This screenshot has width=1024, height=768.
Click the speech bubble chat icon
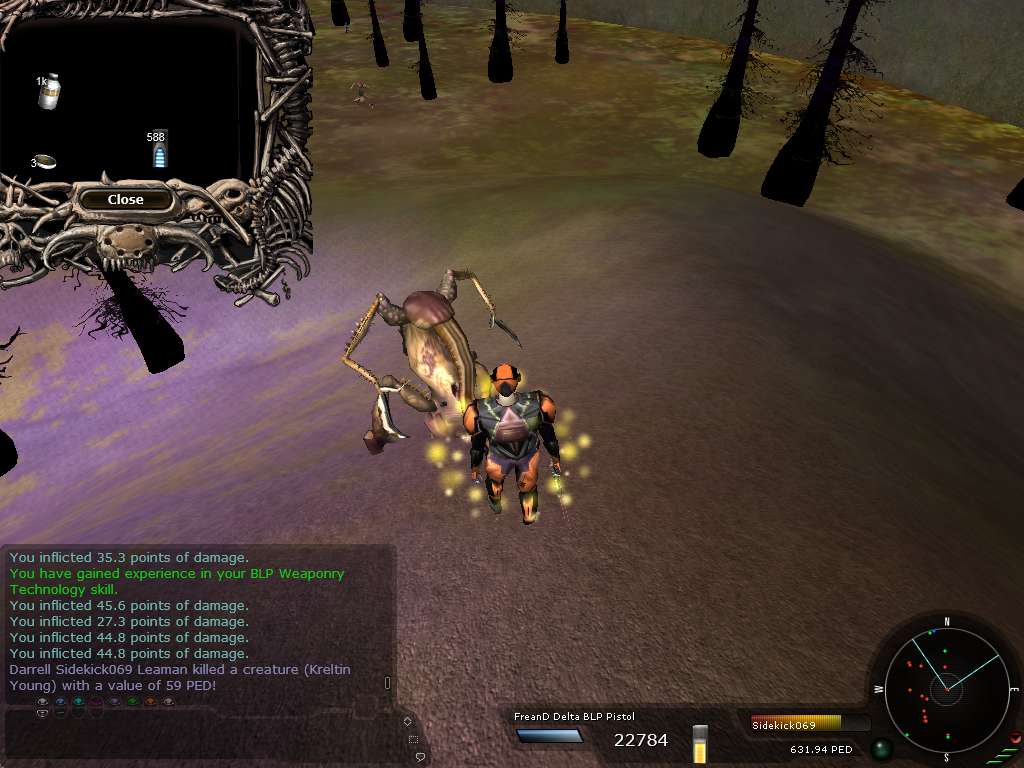point(421,757)
